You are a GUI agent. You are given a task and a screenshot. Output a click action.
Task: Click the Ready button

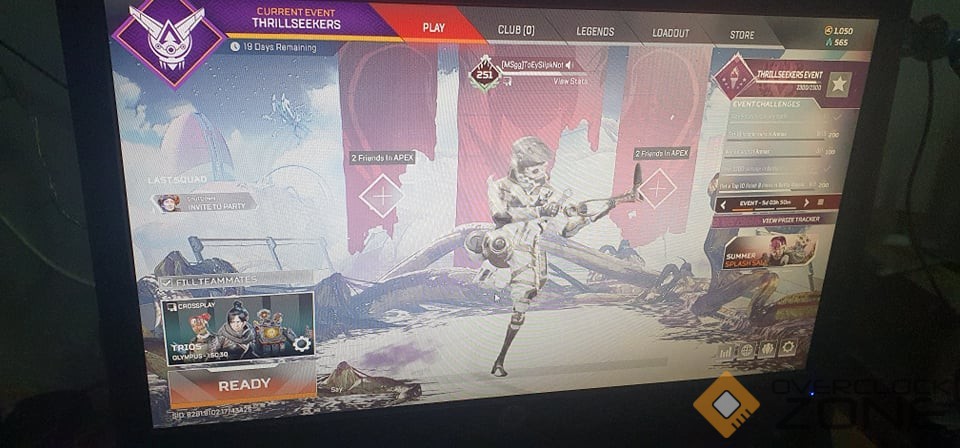[x=243, y=384]
